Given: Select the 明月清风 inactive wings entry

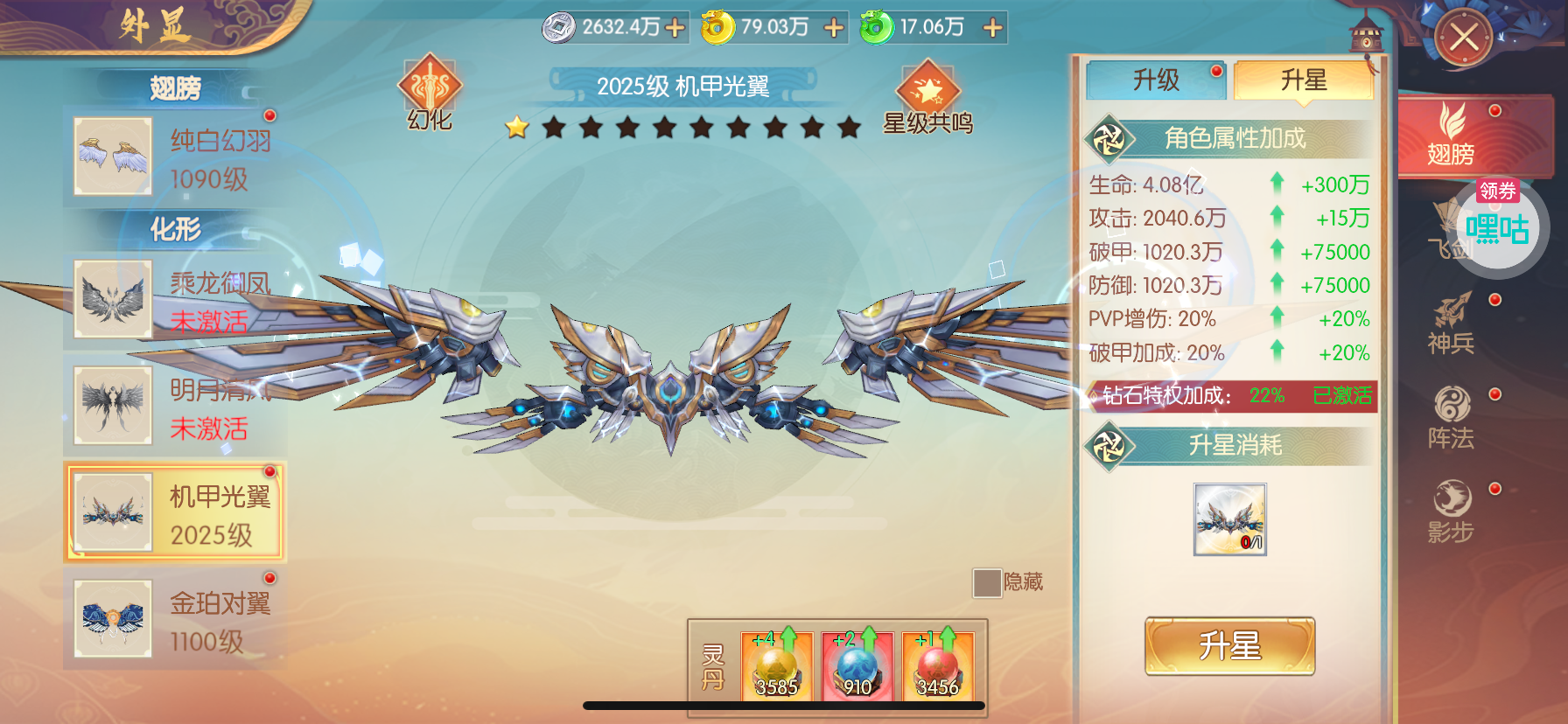Looking at the screenshot, I should pyautogui.click(x=174, y=407).
